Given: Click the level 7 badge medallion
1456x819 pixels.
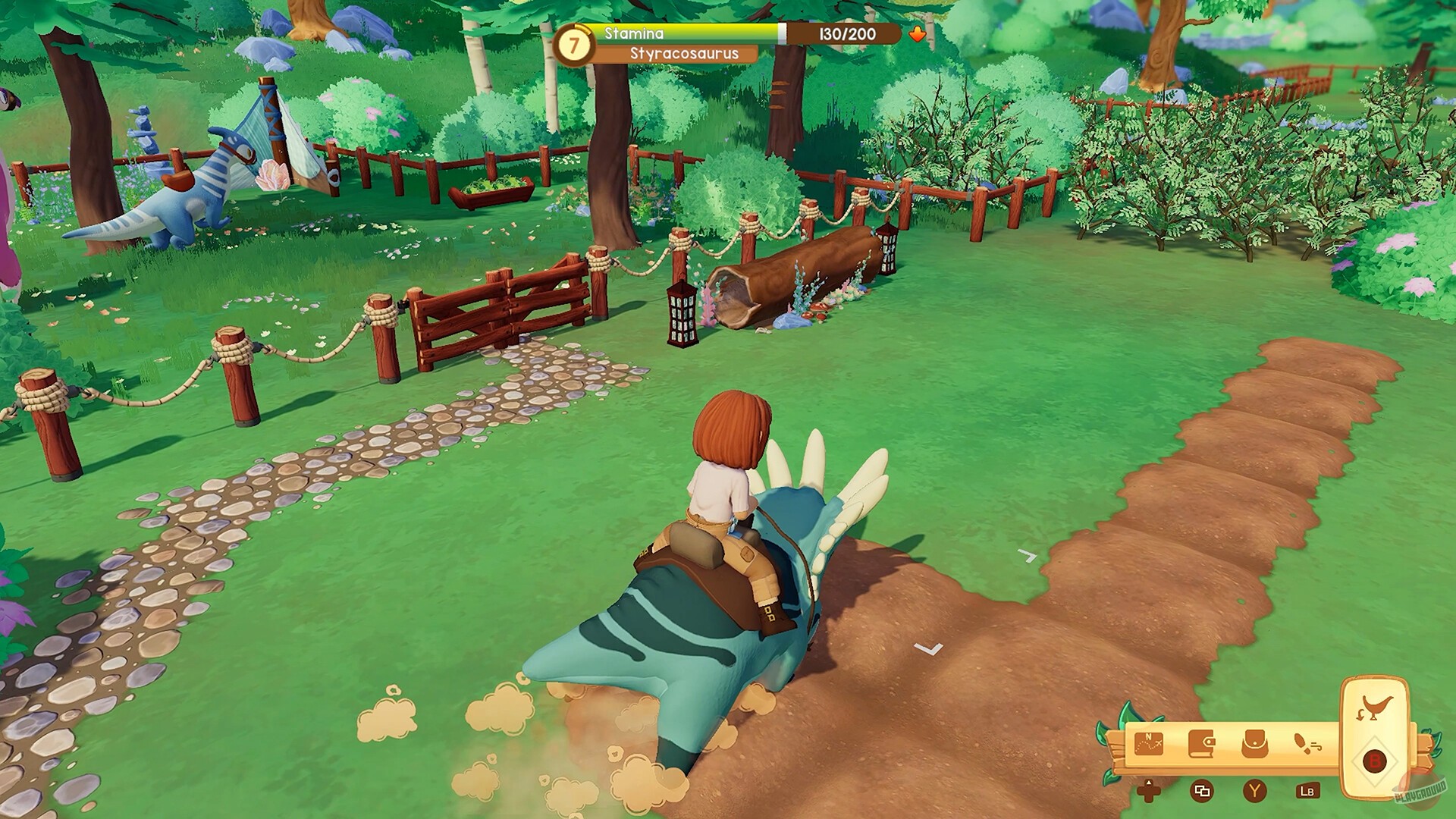Looking at the screenshot, I should (574, 43).
